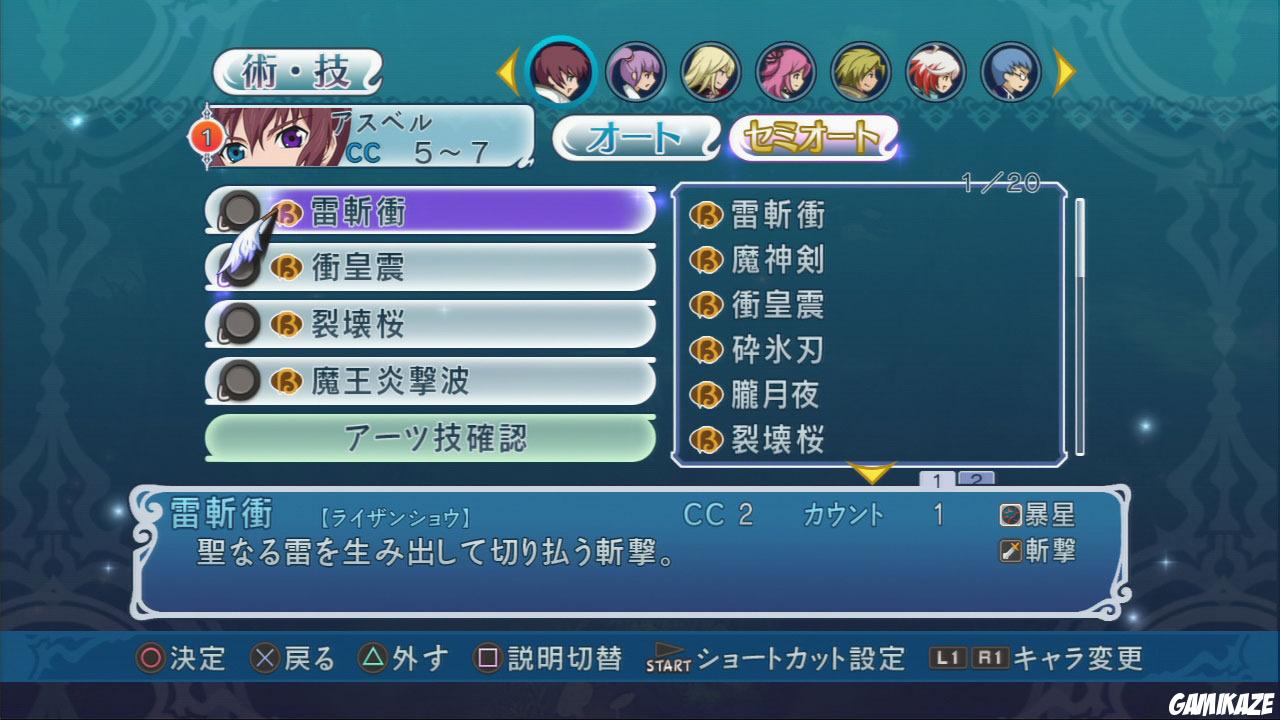The height and width of the screenshot is (720, 1280).
Task: Advance to the next character via right arrow
Action: point(1063,71)
